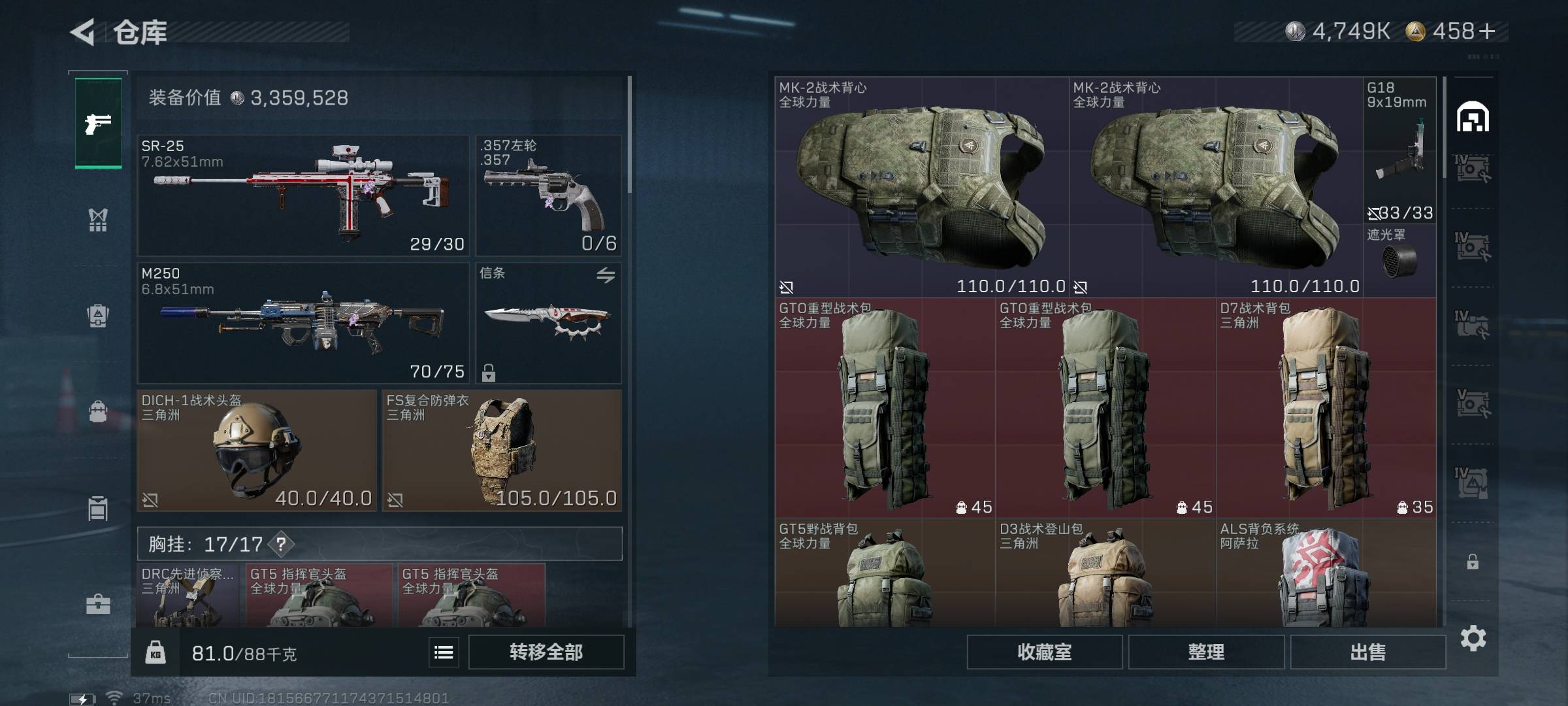Click the 出售 sell button
This screenshot has width=1568, height=706.
pyautogui.click(x=1367, y=652)
